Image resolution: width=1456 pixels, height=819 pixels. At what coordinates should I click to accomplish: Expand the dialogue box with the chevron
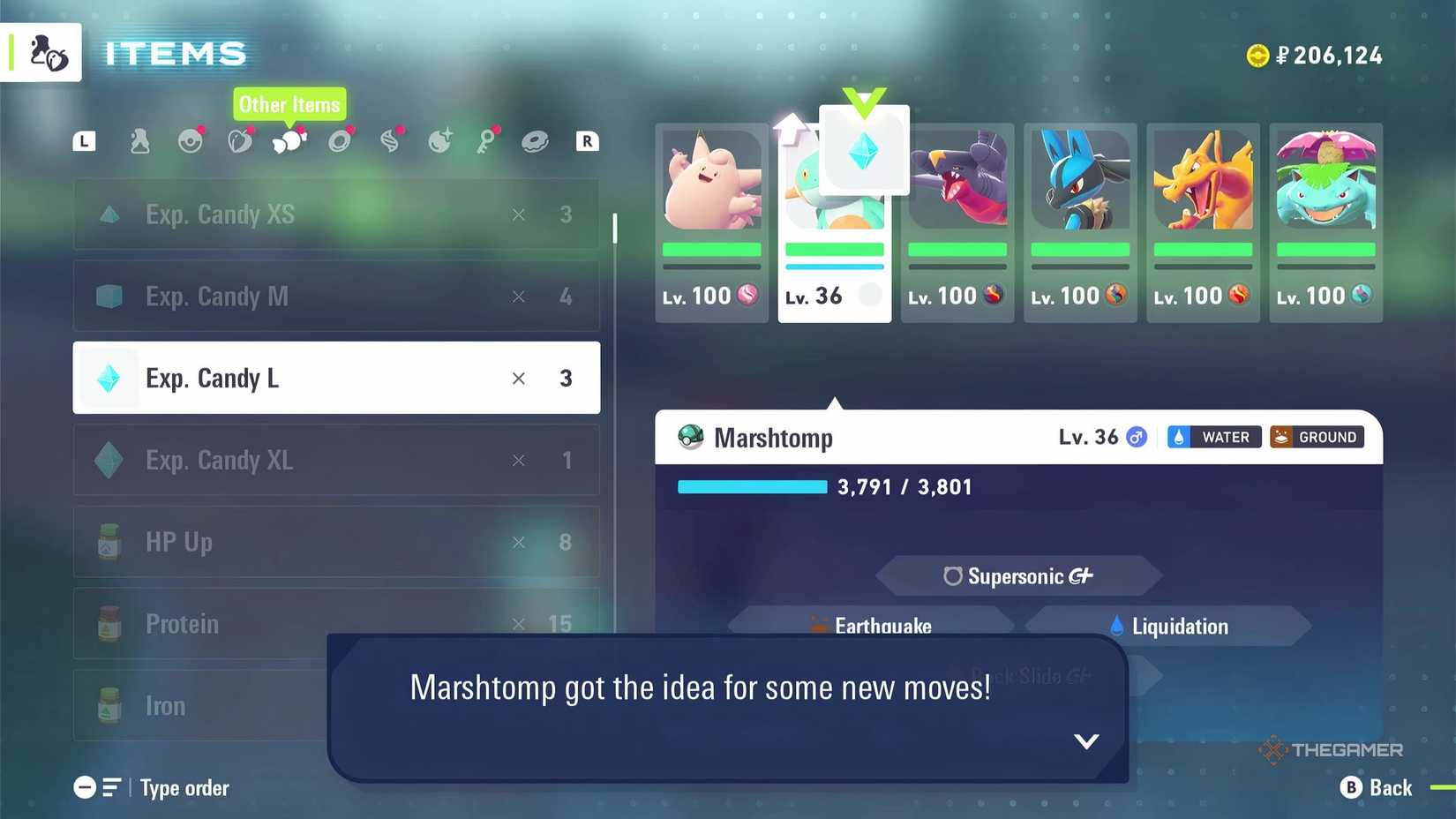pos(1087,741)
